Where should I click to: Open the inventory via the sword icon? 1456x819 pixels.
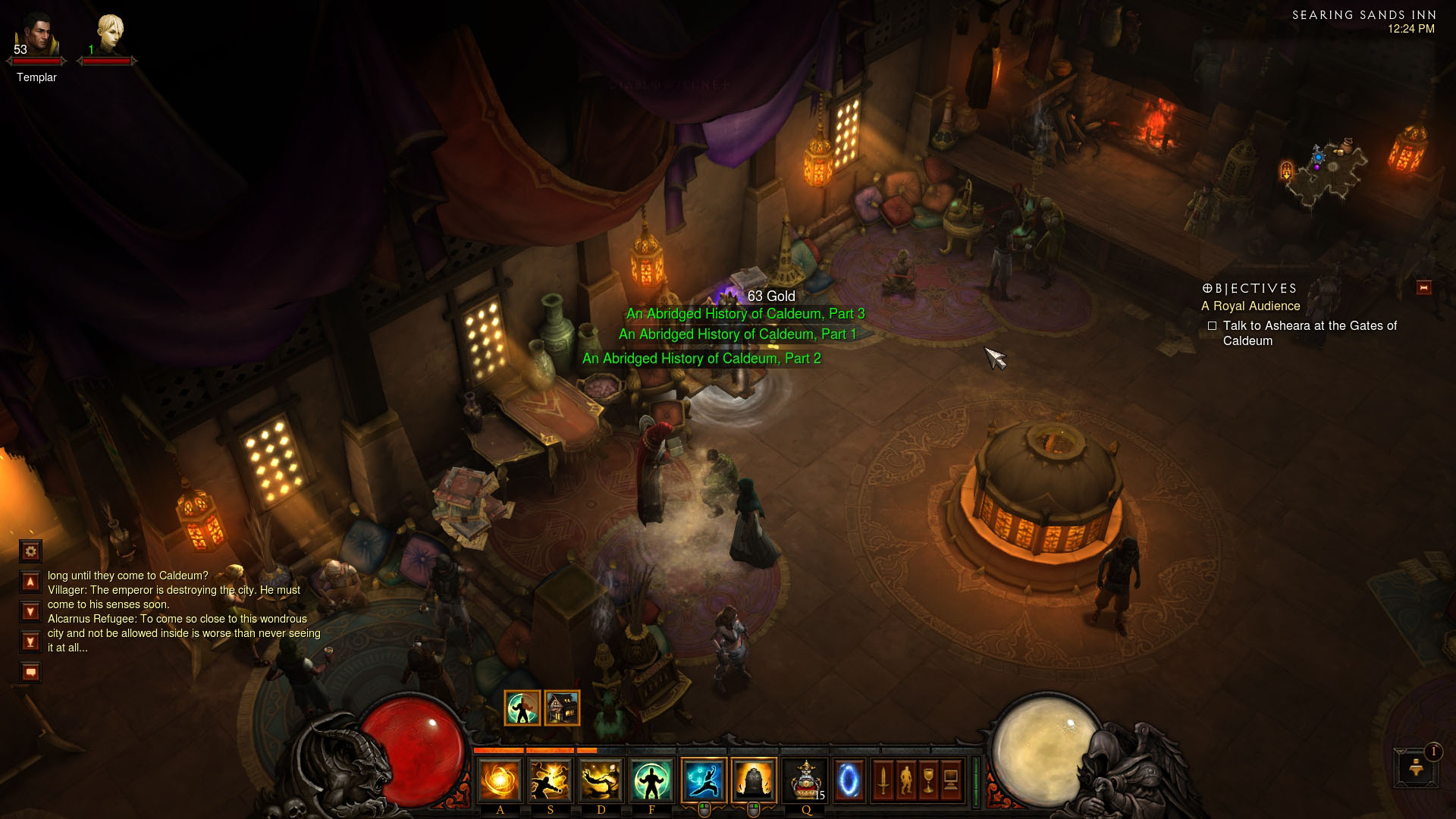coord(883,780)
